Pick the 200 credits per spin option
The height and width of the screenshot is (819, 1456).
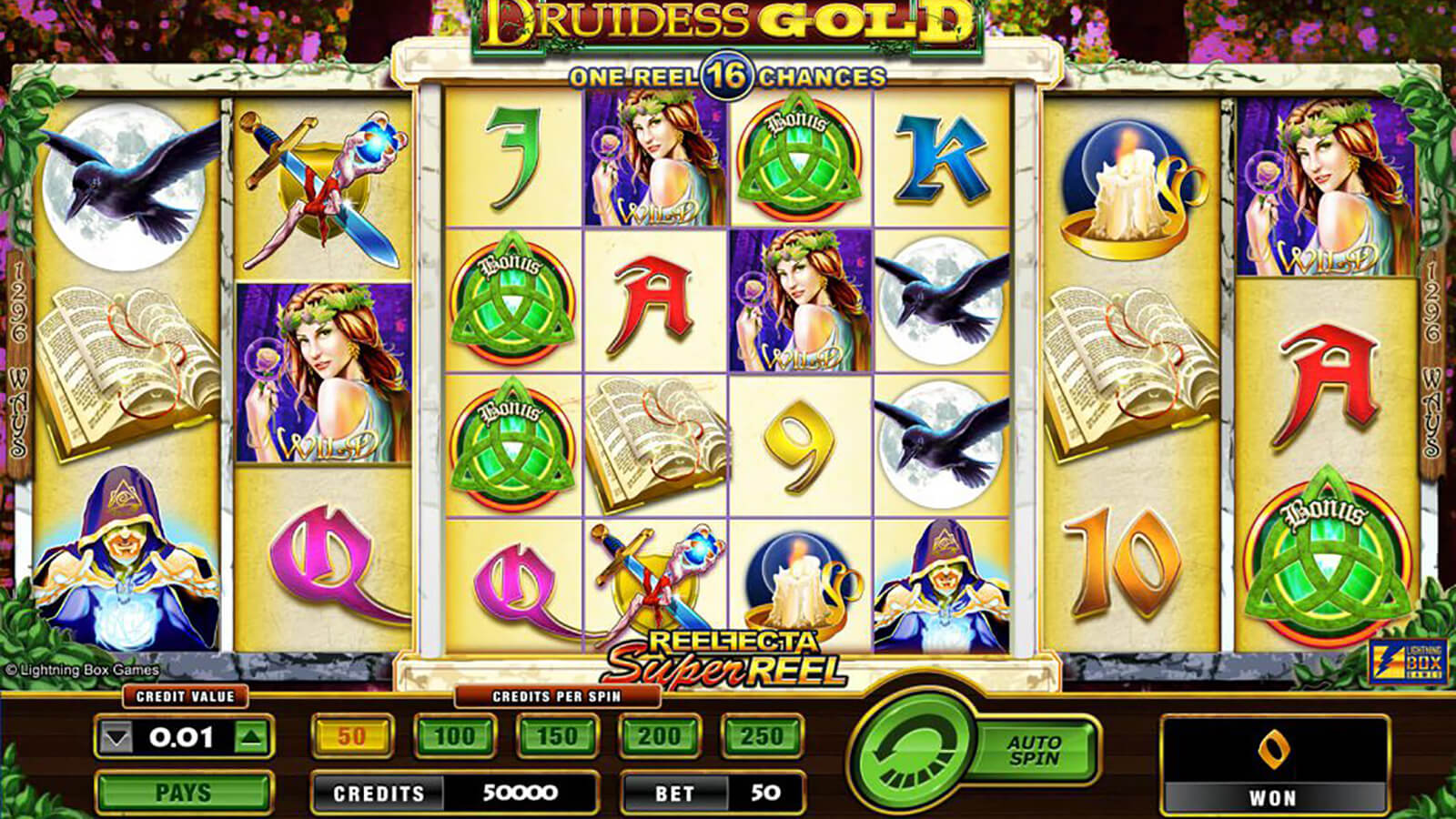click(660, 736)
